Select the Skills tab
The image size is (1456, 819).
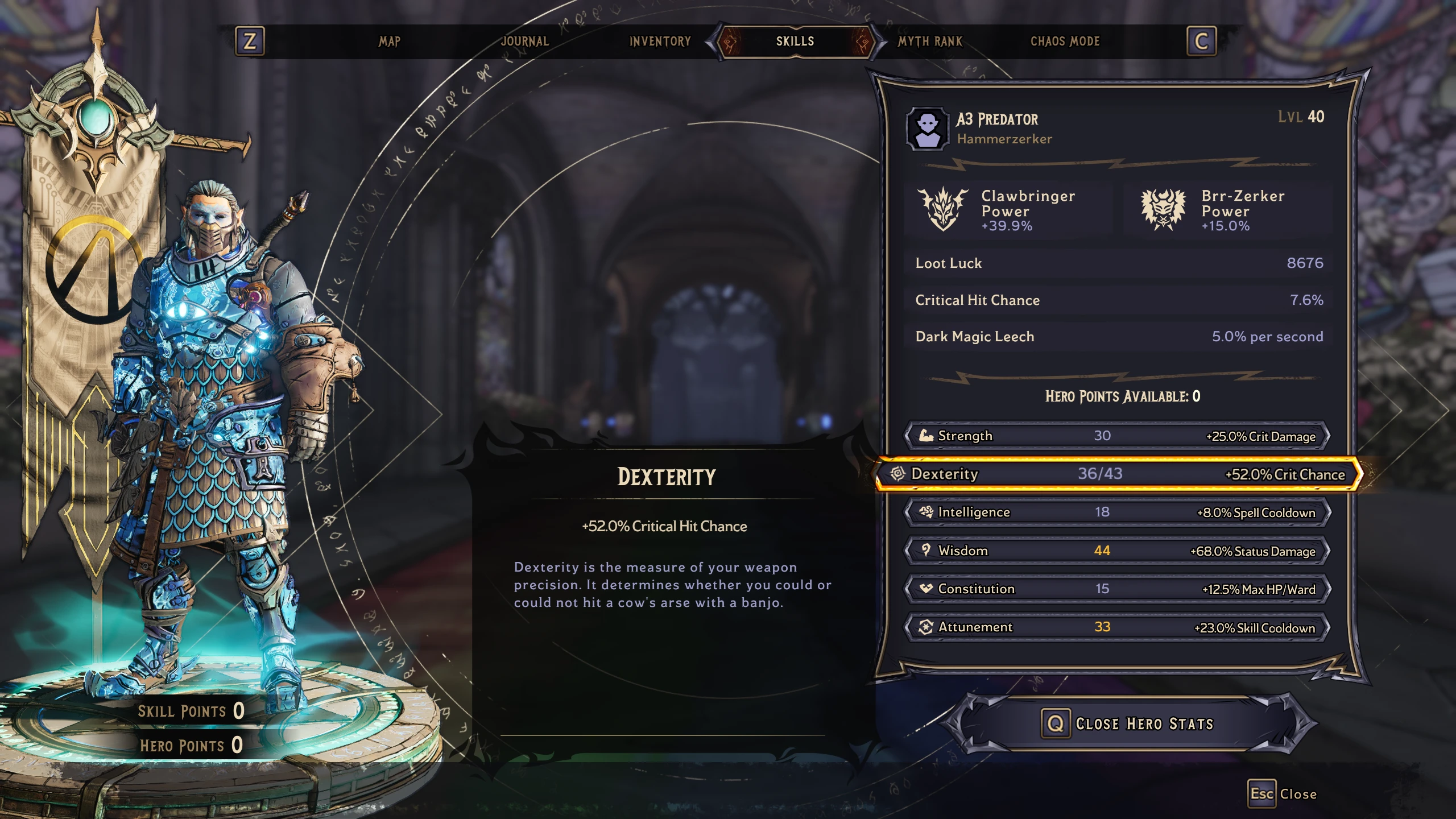click(x=795, y=42)
